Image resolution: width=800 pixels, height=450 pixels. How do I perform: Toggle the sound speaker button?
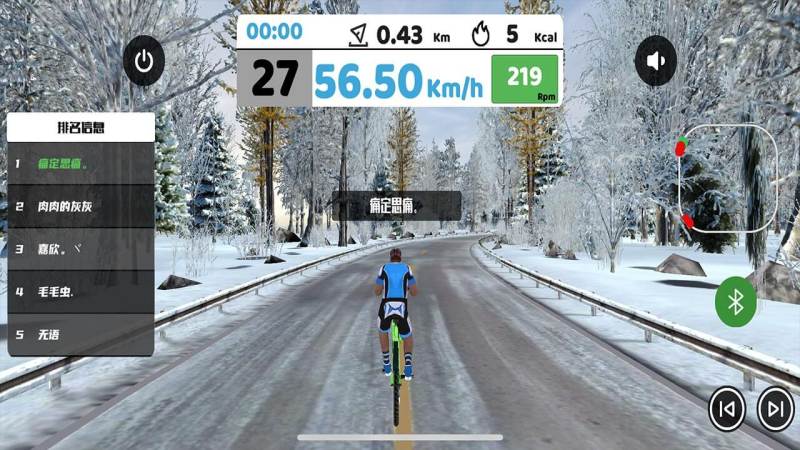(x=656, y=61)
